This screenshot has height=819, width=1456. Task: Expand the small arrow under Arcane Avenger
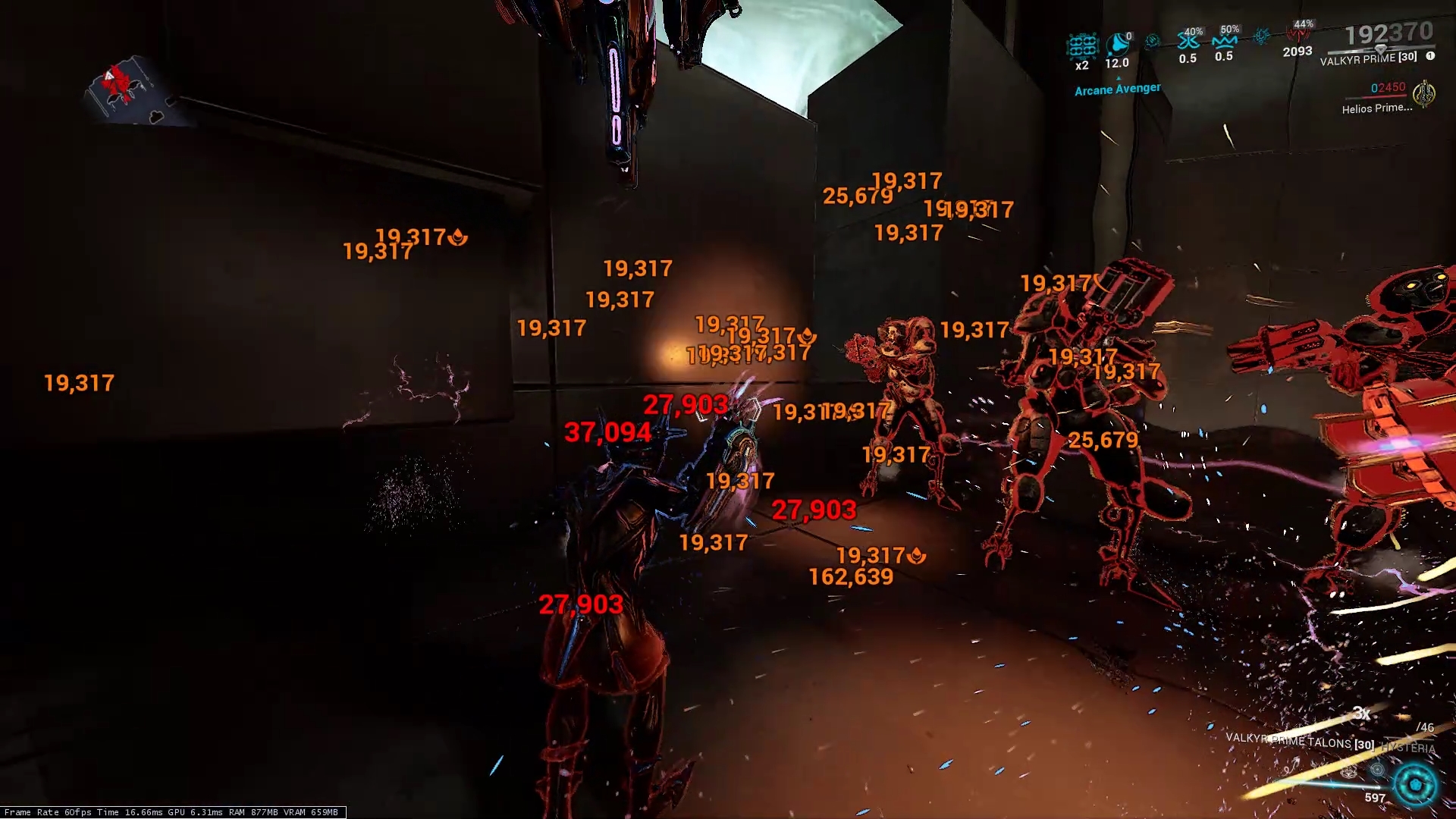1118,77
